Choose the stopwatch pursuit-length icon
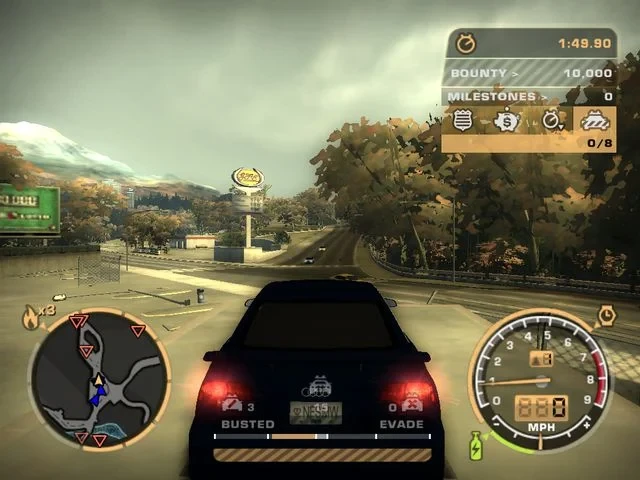640x480 pixels. click(x=552, y=121)
